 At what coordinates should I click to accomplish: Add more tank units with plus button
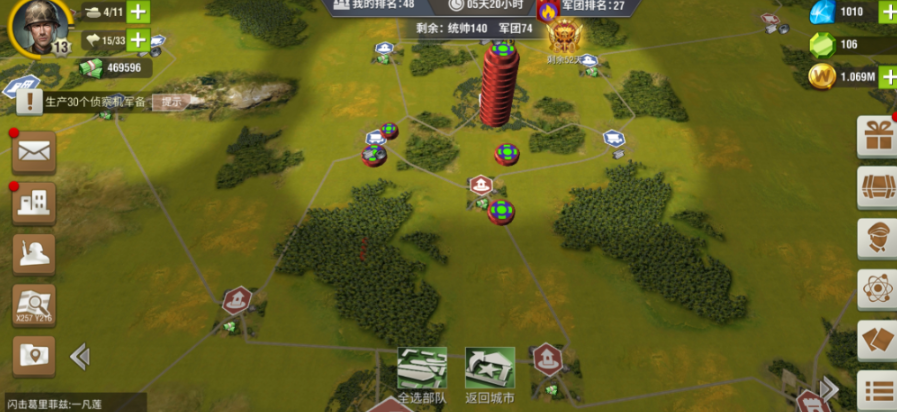tap(138, 13)
